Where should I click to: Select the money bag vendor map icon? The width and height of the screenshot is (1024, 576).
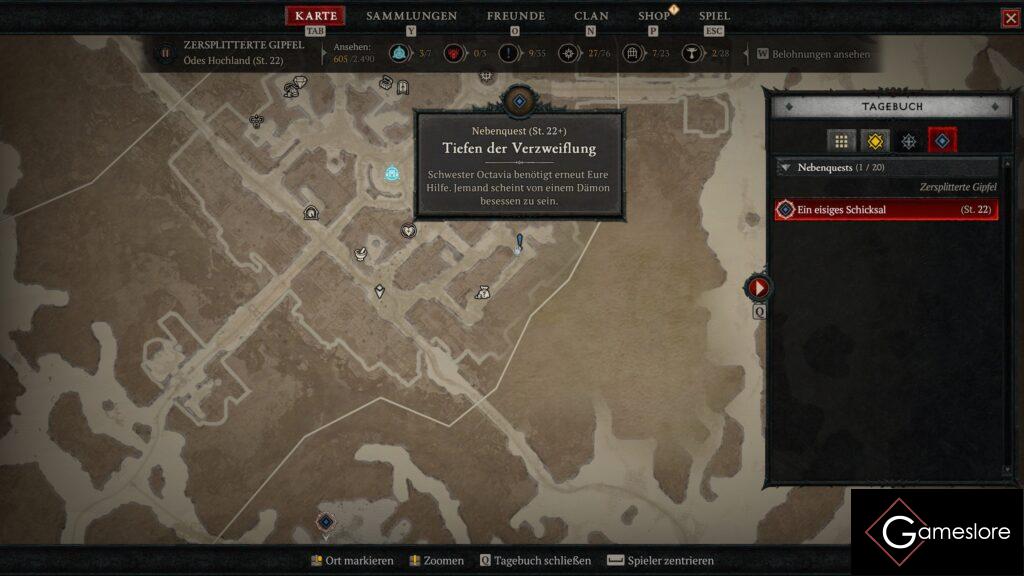point(482,292)
